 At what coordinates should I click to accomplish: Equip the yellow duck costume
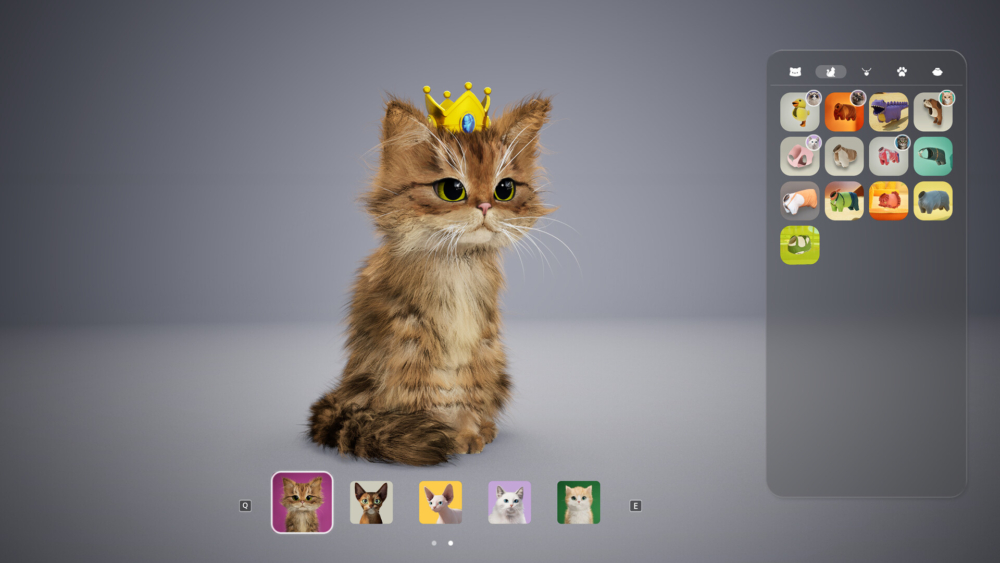799,112
